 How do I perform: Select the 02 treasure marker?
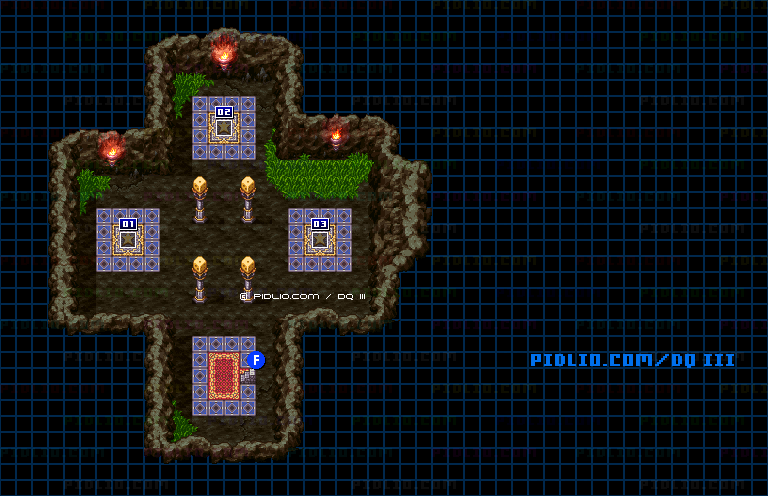click(x=224, y=112)
